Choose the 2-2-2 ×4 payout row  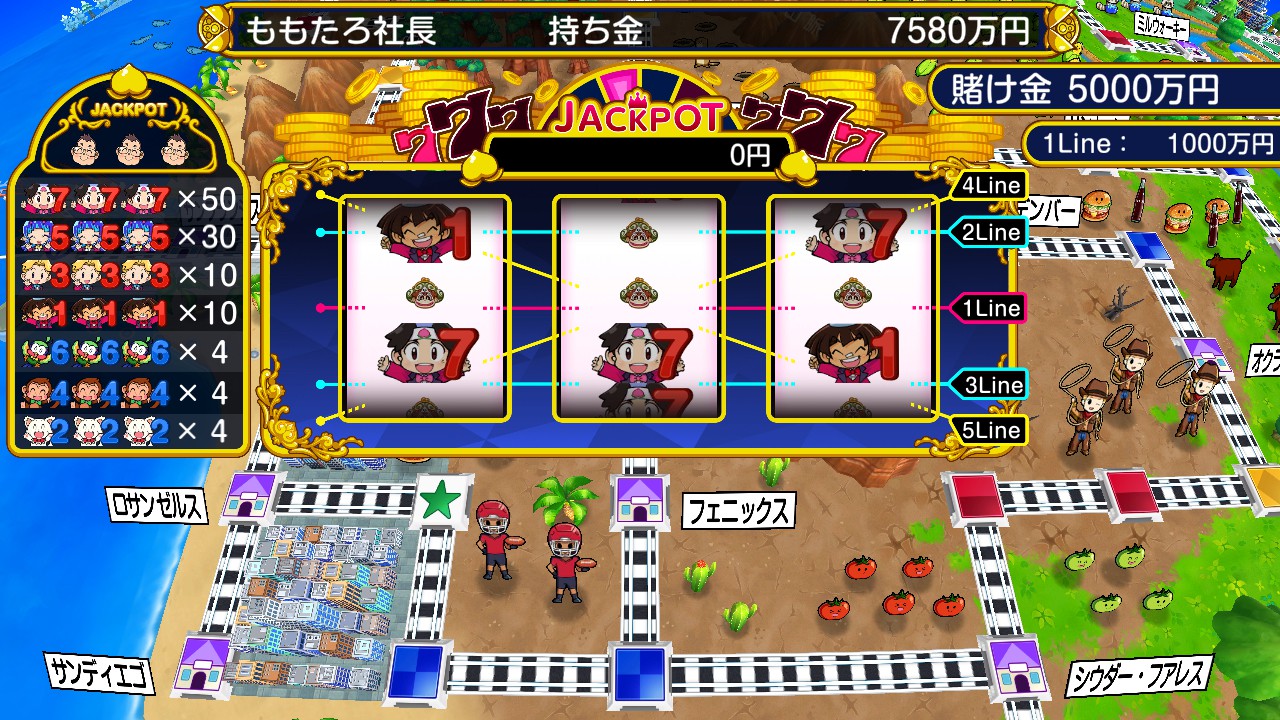pos(128,430)
